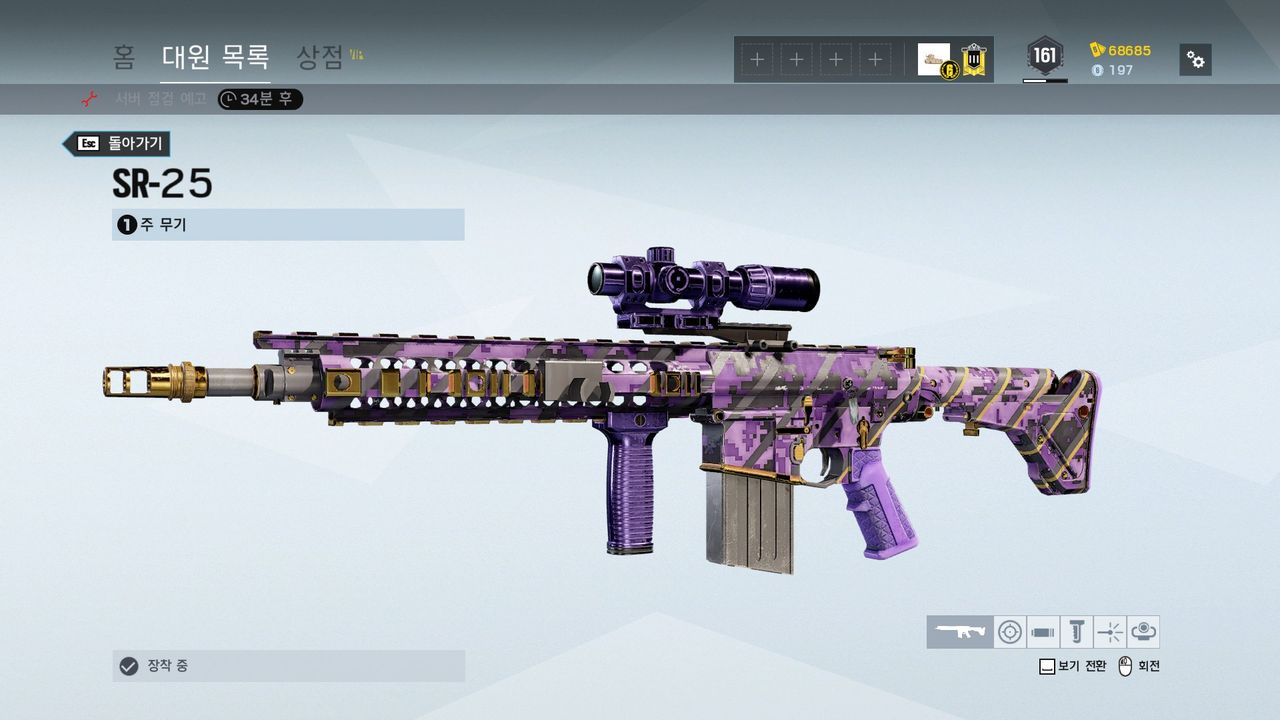
Task: Open the gear settings menu
Action: click(1195, 60)
